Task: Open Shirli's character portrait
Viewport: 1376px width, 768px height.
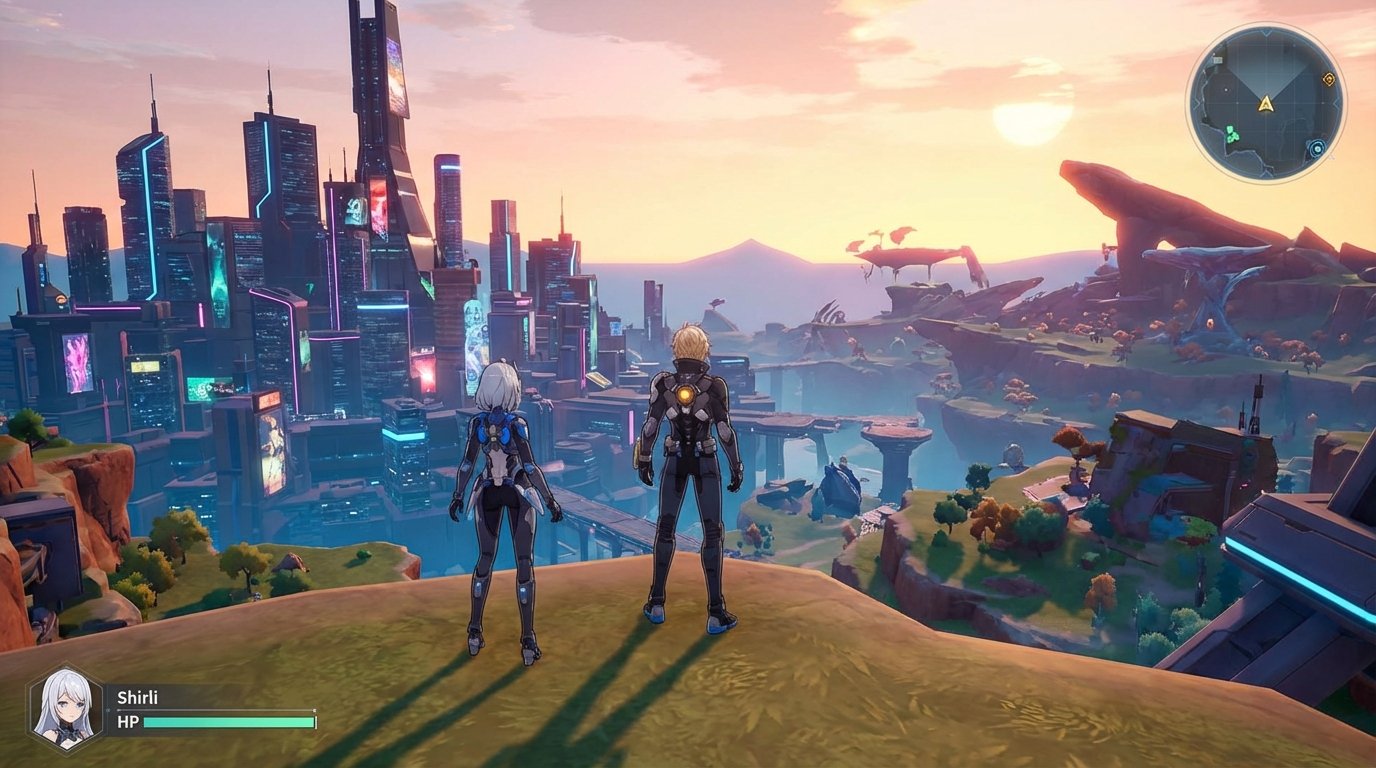Action: point(65,707)
